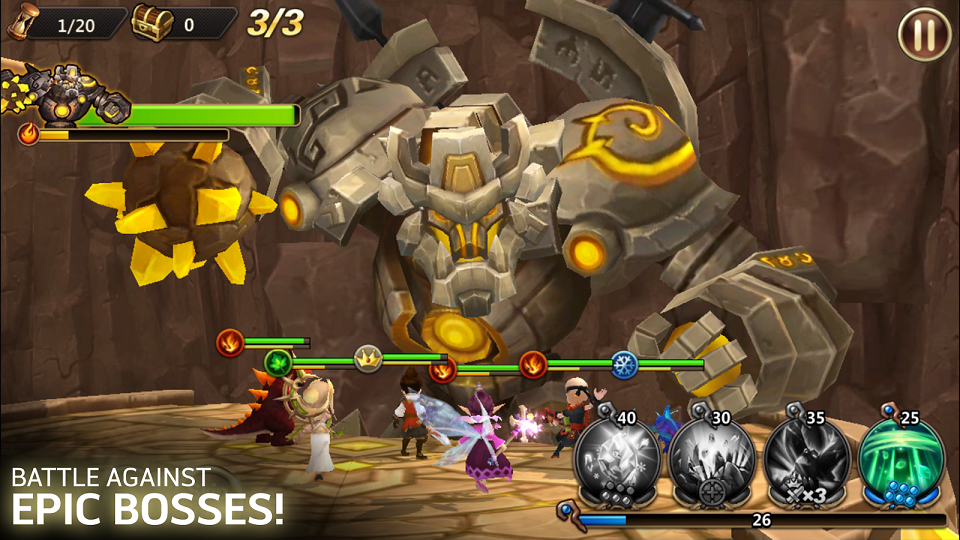Activate the green healing skill costing 25
This screenshot has width=960, height=540.
click(901, 461)
